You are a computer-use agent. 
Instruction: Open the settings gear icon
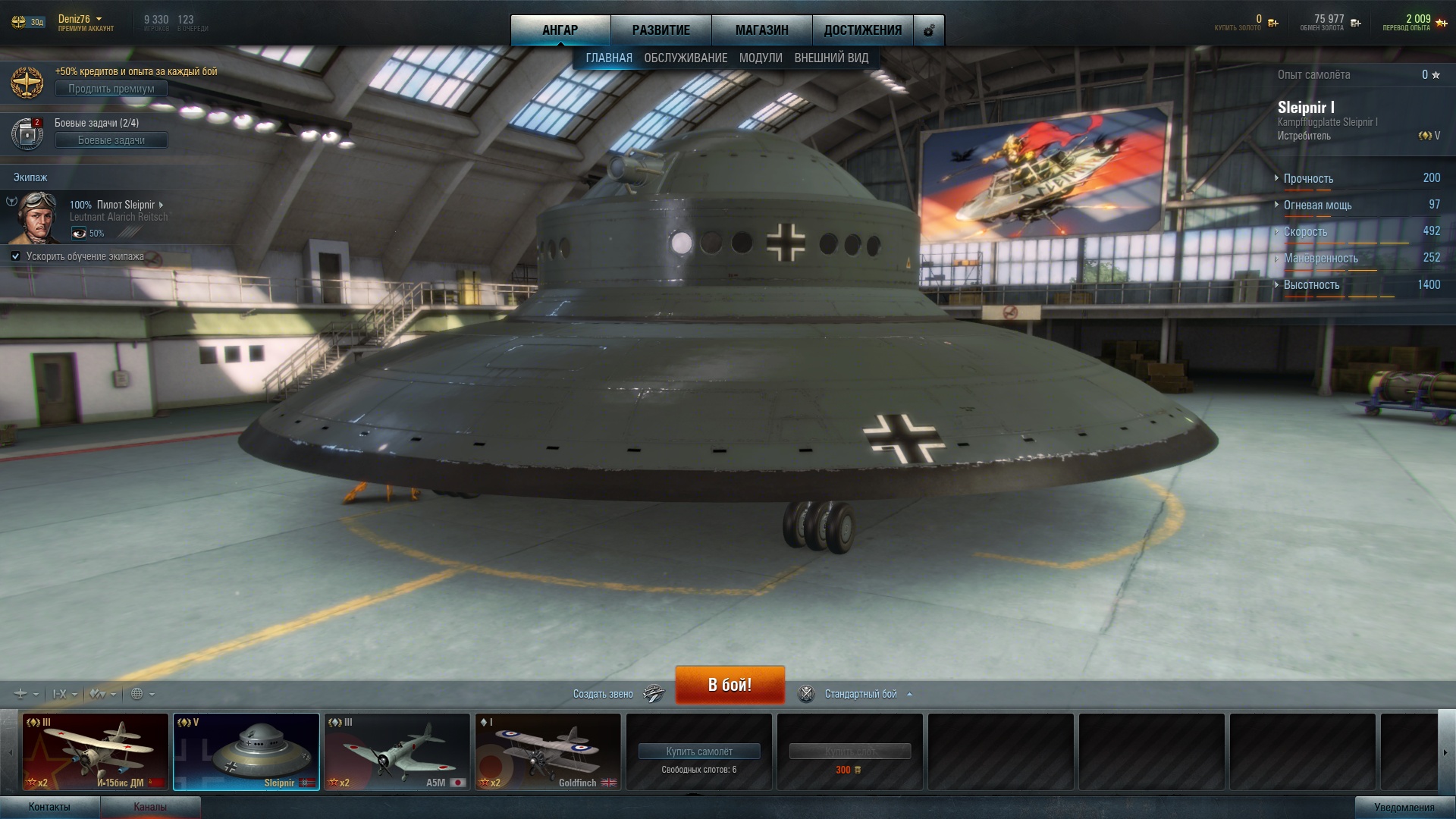[929, 31]
